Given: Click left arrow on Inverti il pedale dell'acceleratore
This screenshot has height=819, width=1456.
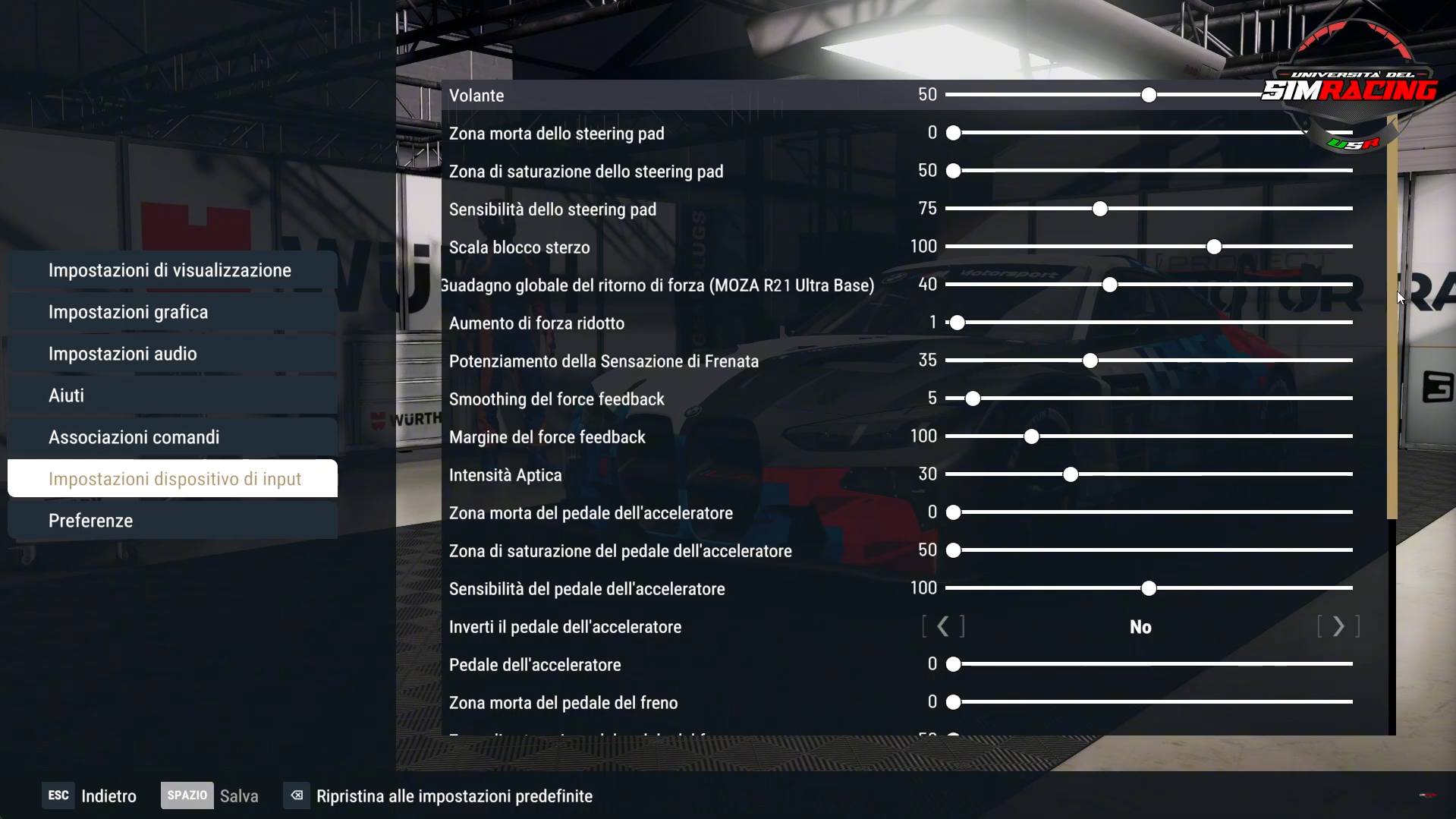Looking at the screenshot, I should 943,626.
